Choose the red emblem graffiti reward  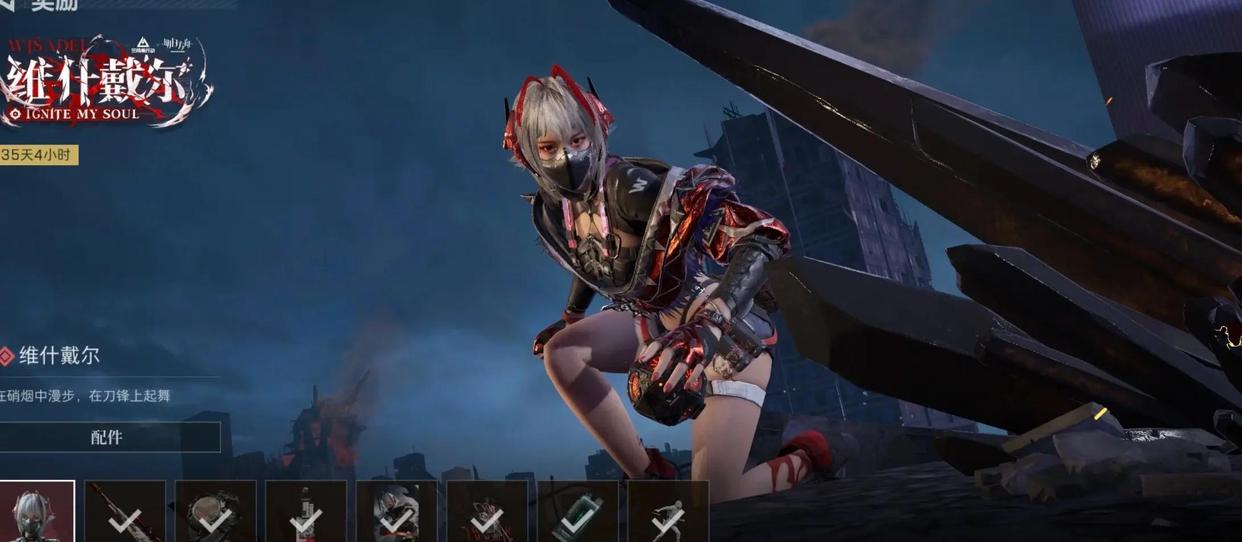[487, 511]
